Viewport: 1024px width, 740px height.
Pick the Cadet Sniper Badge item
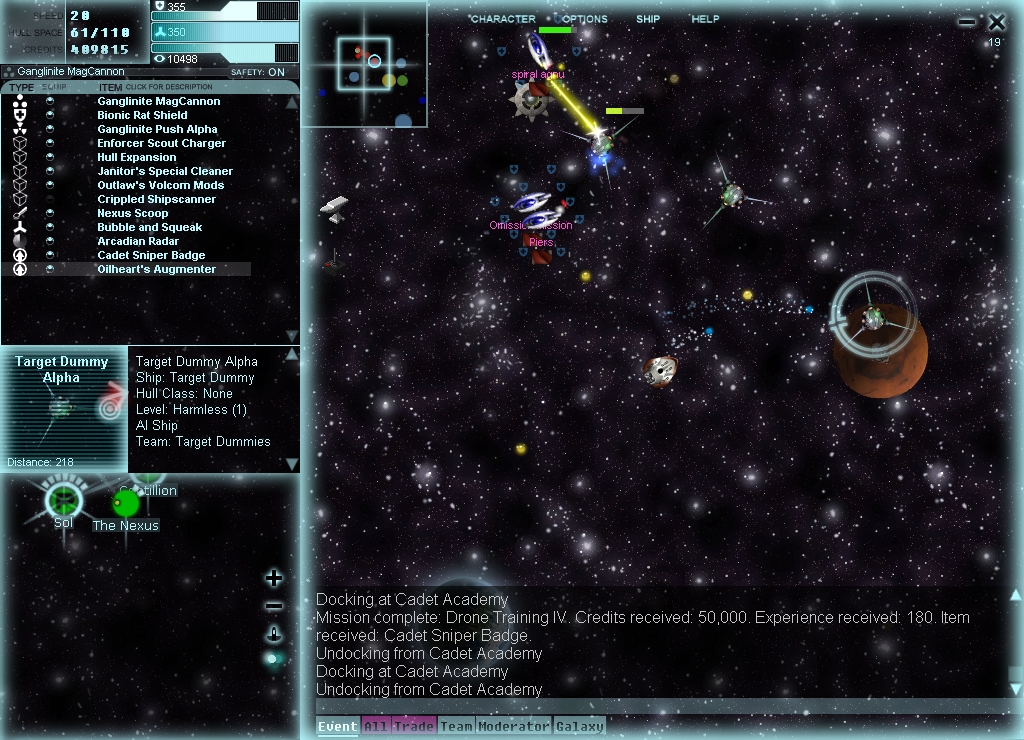click(x=151, y=255)
